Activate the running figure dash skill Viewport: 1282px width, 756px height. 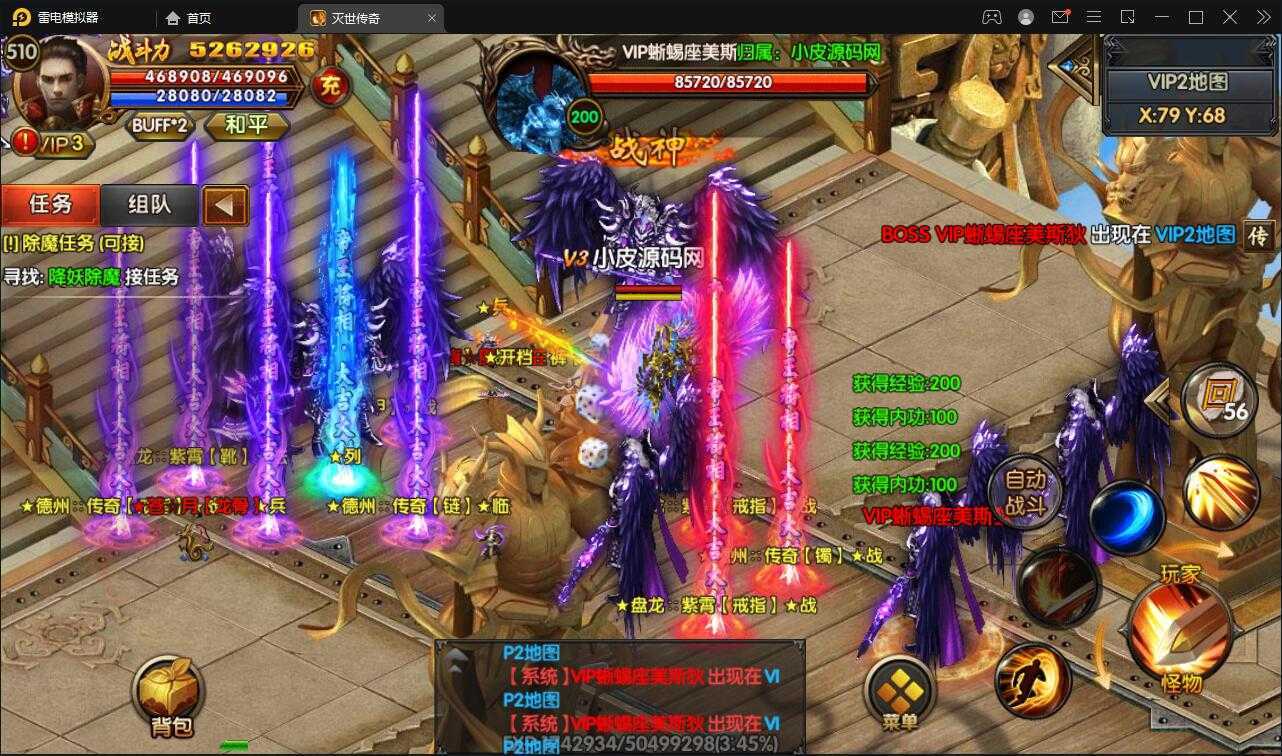[x=1033, y=680]
